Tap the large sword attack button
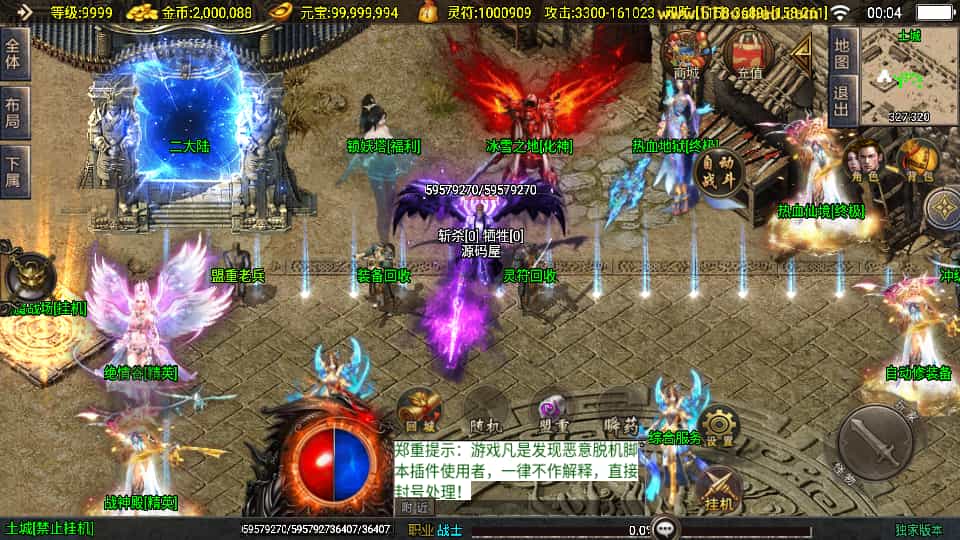The height and width of the screenshot is (540, 960). (x=875, y=442)
